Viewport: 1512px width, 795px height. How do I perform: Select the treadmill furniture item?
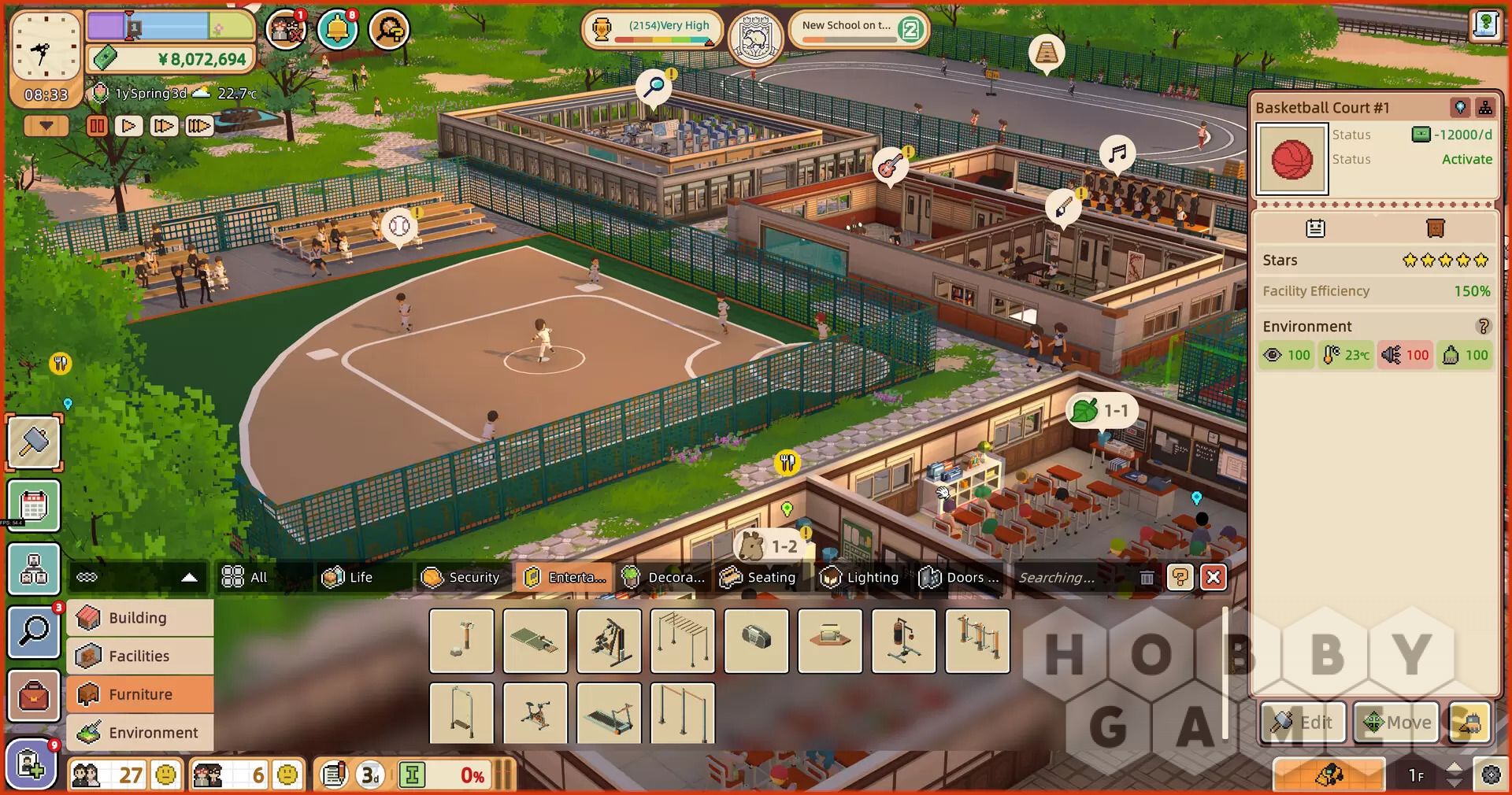pyautogui.click(x=609, y=713)
